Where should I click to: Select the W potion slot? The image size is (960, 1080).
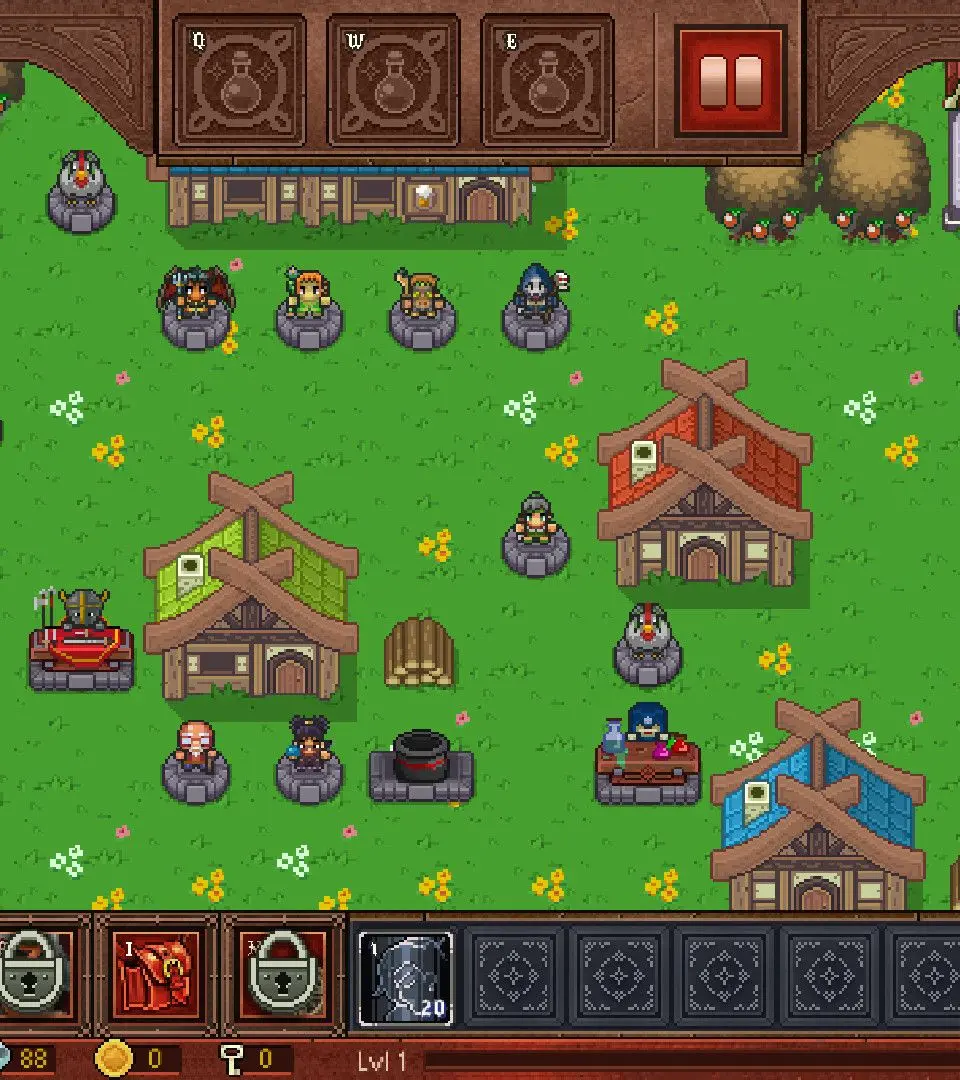coord(394,81)
